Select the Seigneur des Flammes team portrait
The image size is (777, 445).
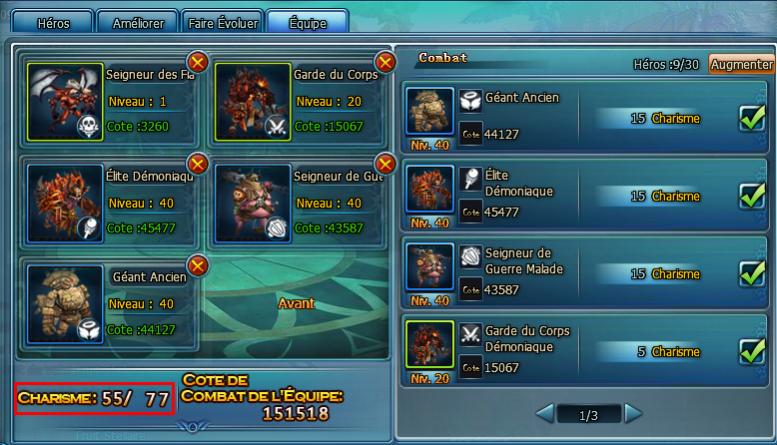click(65, 102)
